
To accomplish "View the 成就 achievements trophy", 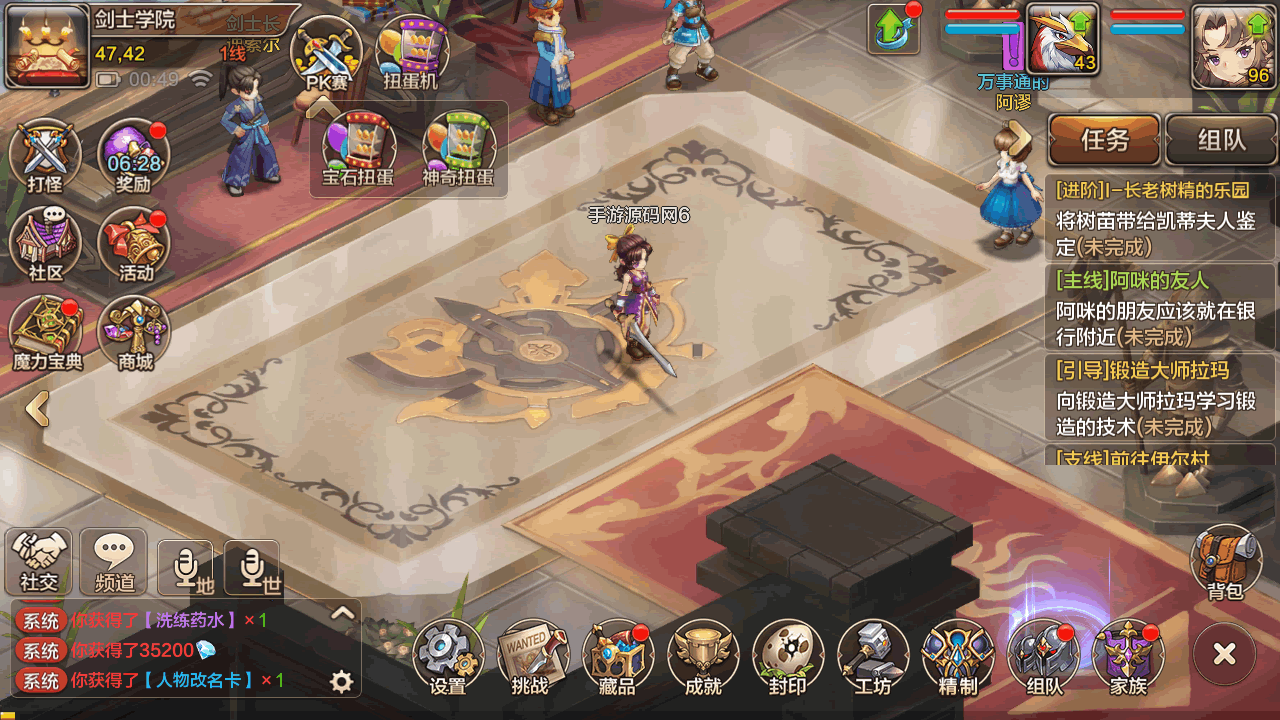I will click(703, 655).
